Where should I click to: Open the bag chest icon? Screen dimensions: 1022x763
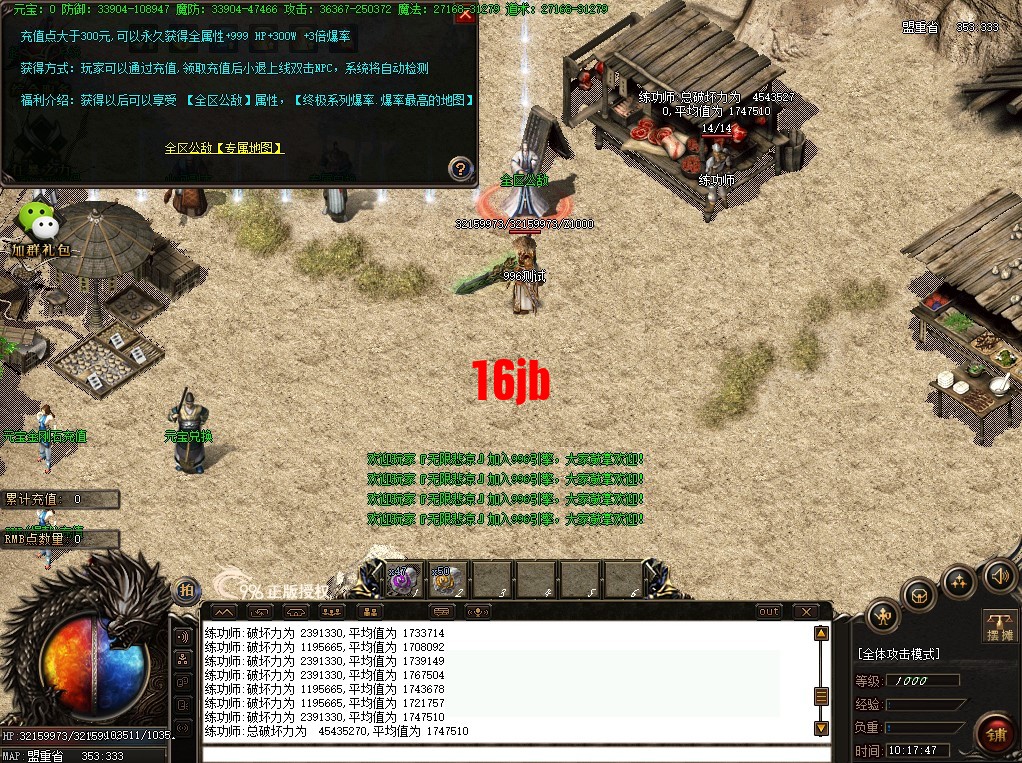[x=920, y=596]
